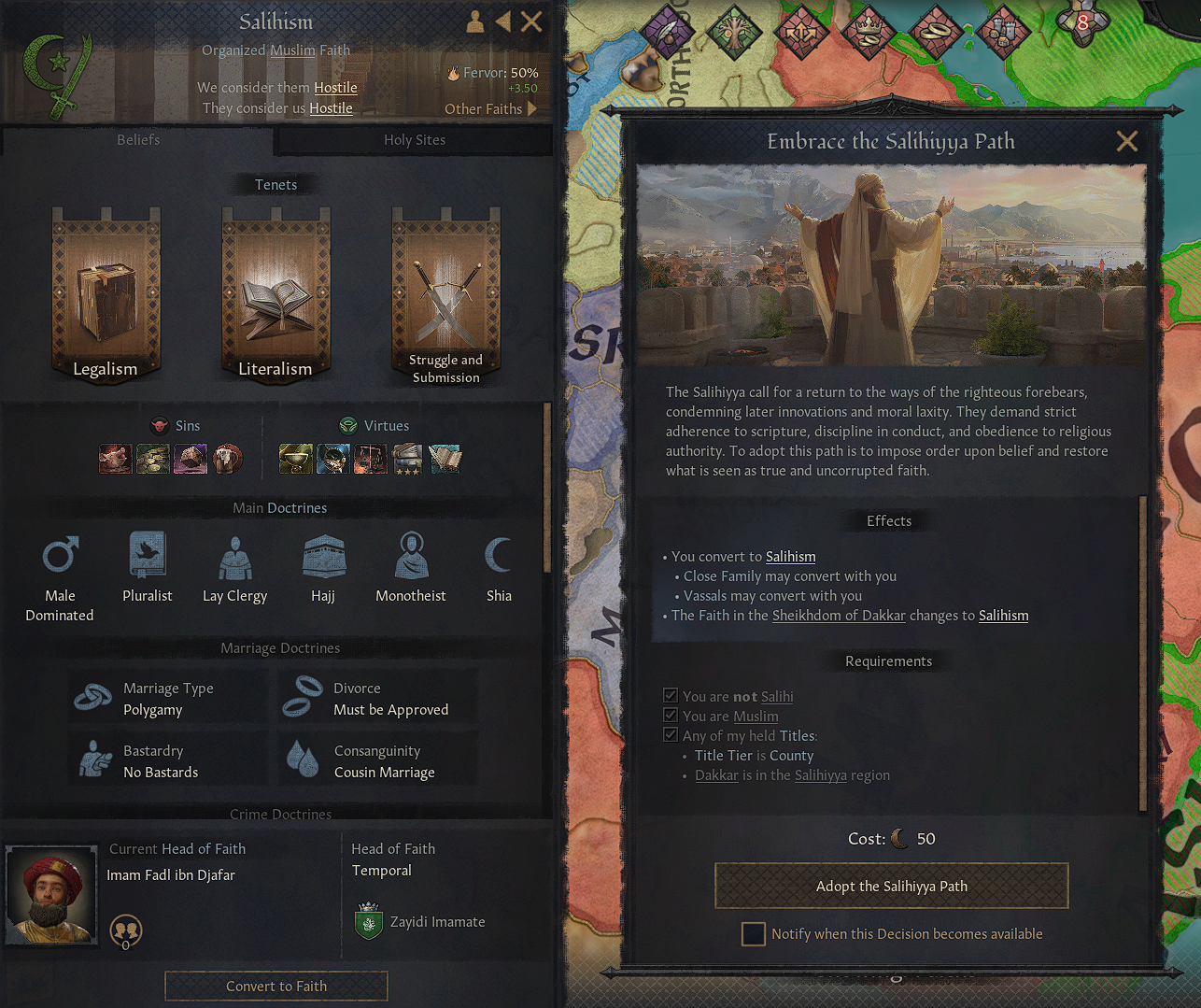The width and height of the screenshot is (1201, 1008).
Task: Select the Hajj main doctrine icon
Action: tap(322, 554)
